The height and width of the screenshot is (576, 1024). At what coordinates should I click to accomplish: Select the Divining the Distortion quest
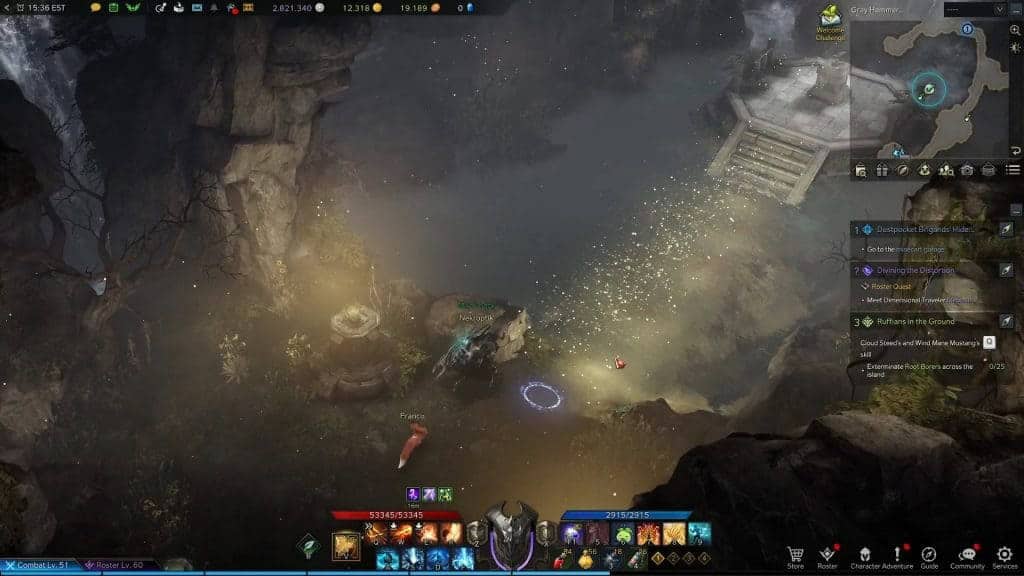pyautogui.click(x=915, y=270)
